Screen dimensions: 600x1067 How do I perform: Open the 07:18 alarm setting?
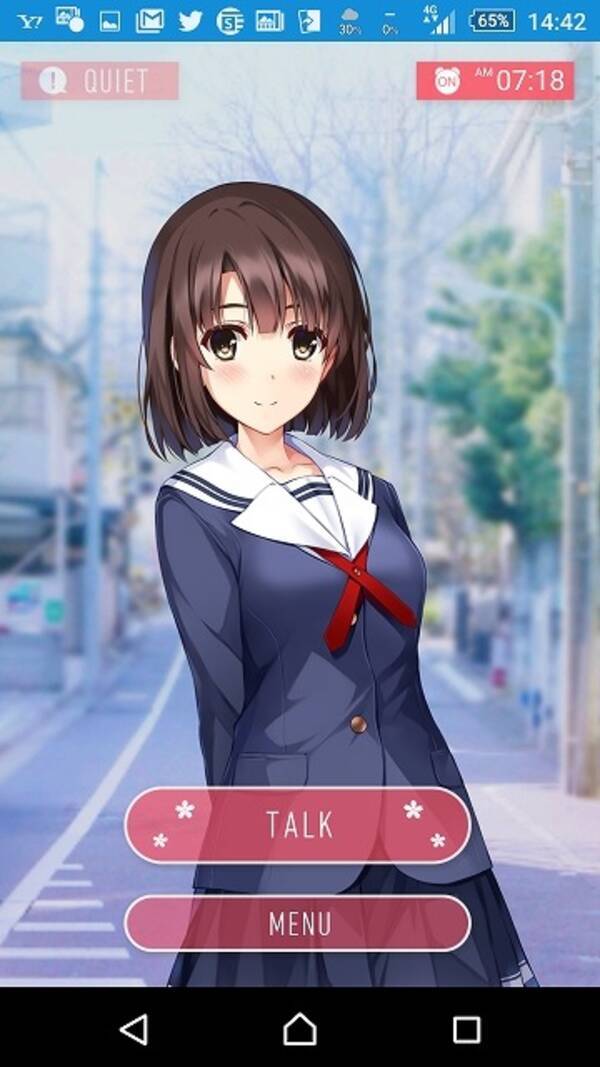[495, 81]
